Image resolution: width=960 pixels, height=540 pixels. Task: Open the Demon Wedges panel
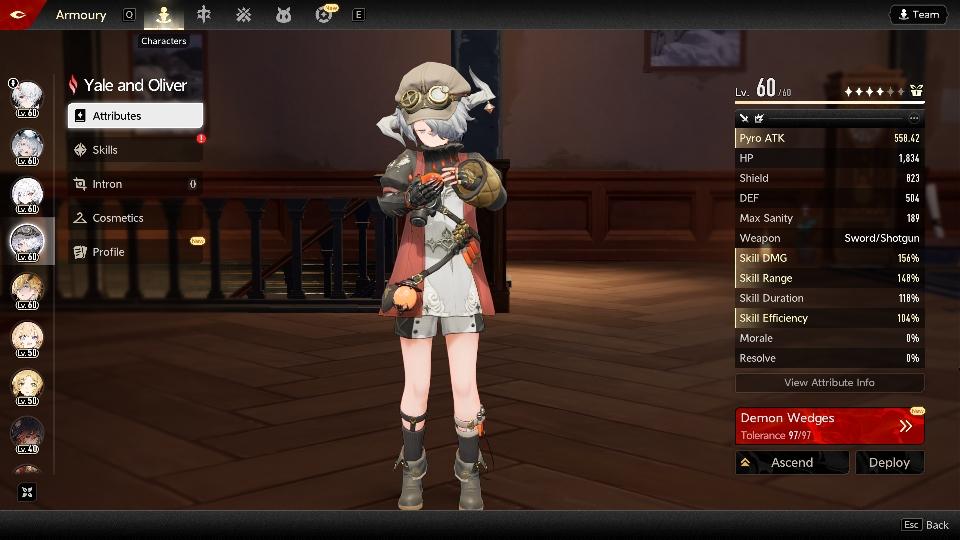[x=829, y=425]
